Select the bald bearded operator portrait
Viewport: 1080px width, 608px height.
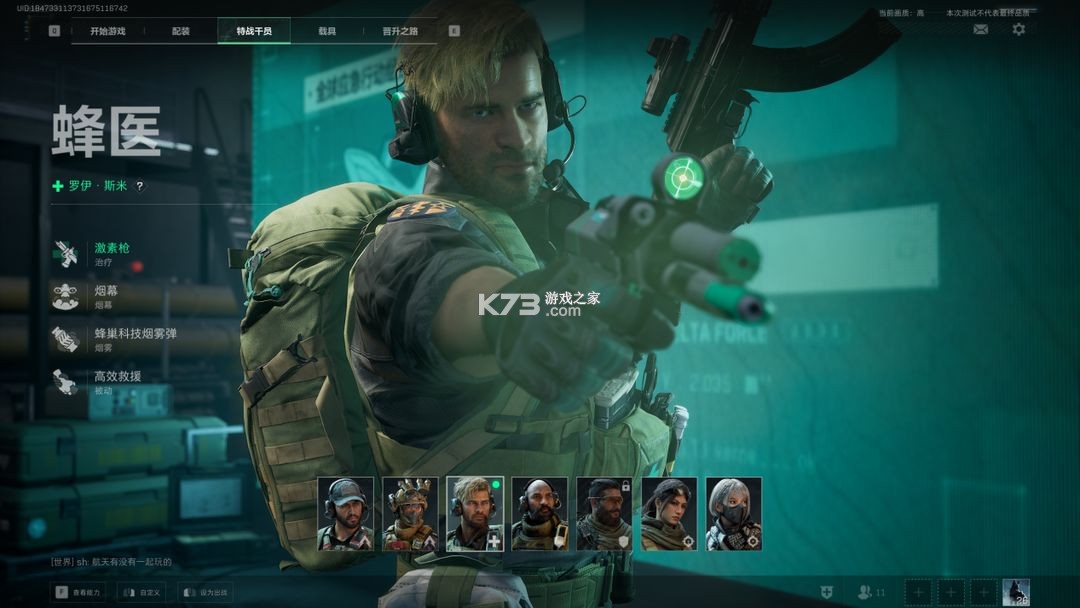click(x=540, y=514)
